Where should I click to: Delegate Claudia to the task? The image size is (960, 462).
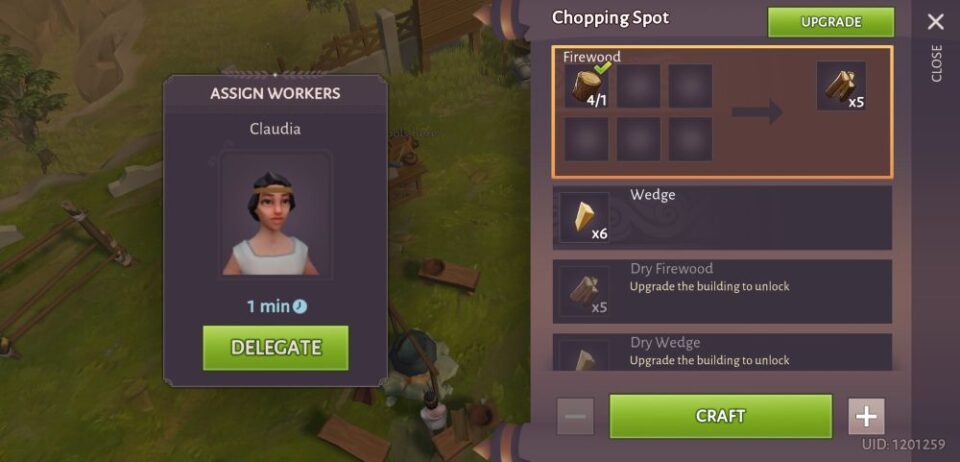275,348
